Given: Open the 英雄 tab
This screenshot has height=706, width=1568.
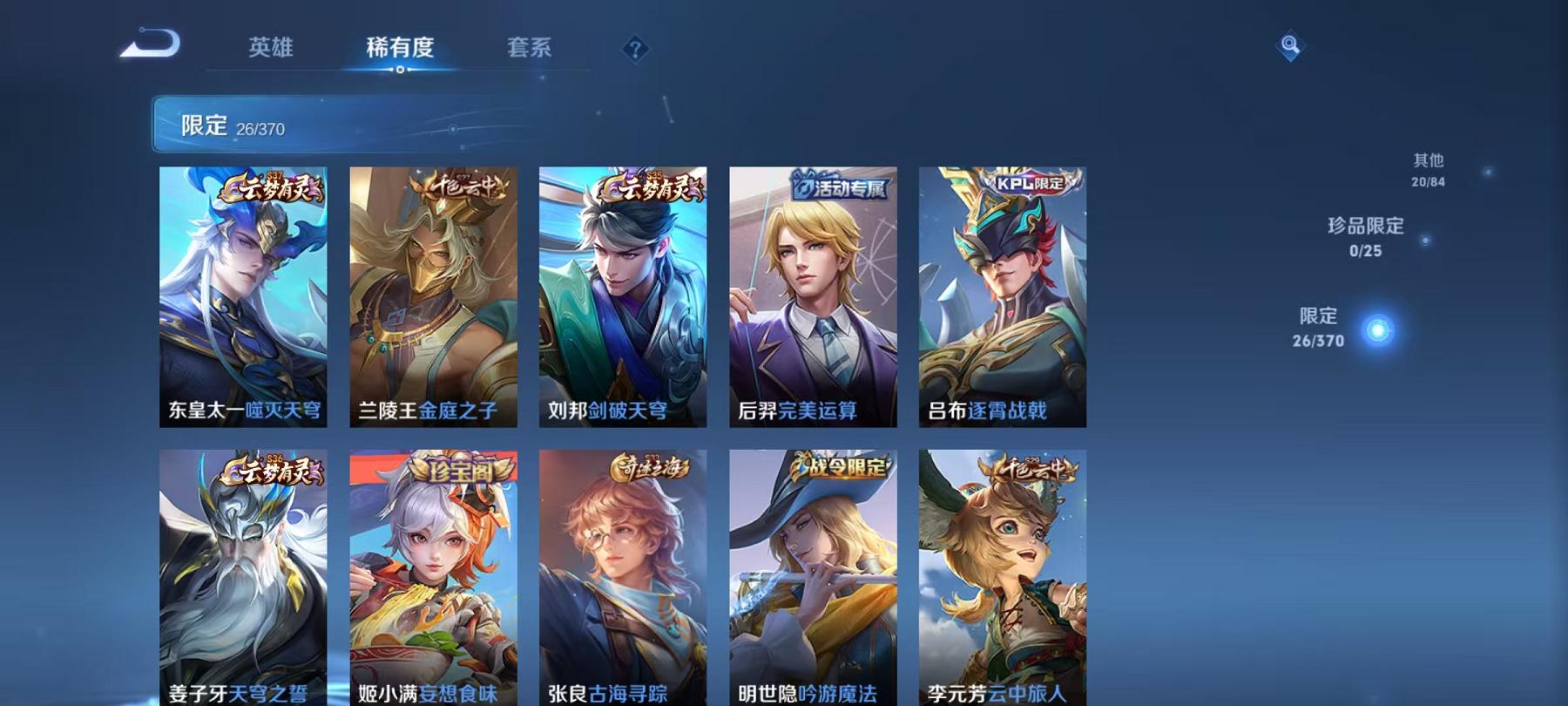Looking at the screenshot, I should [x=272, y=49].
